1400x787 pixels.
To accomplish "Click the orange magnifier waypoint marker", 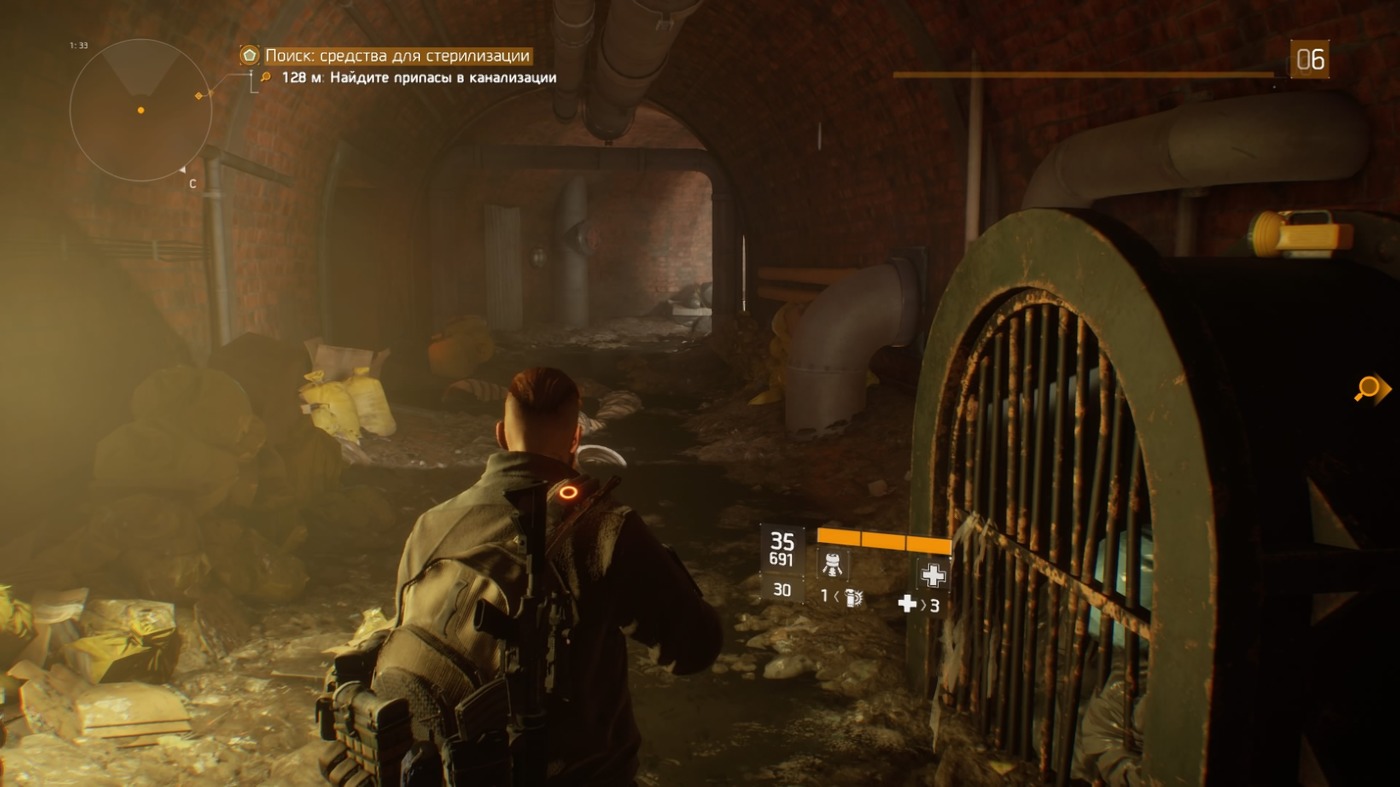I will (1368, 389).
